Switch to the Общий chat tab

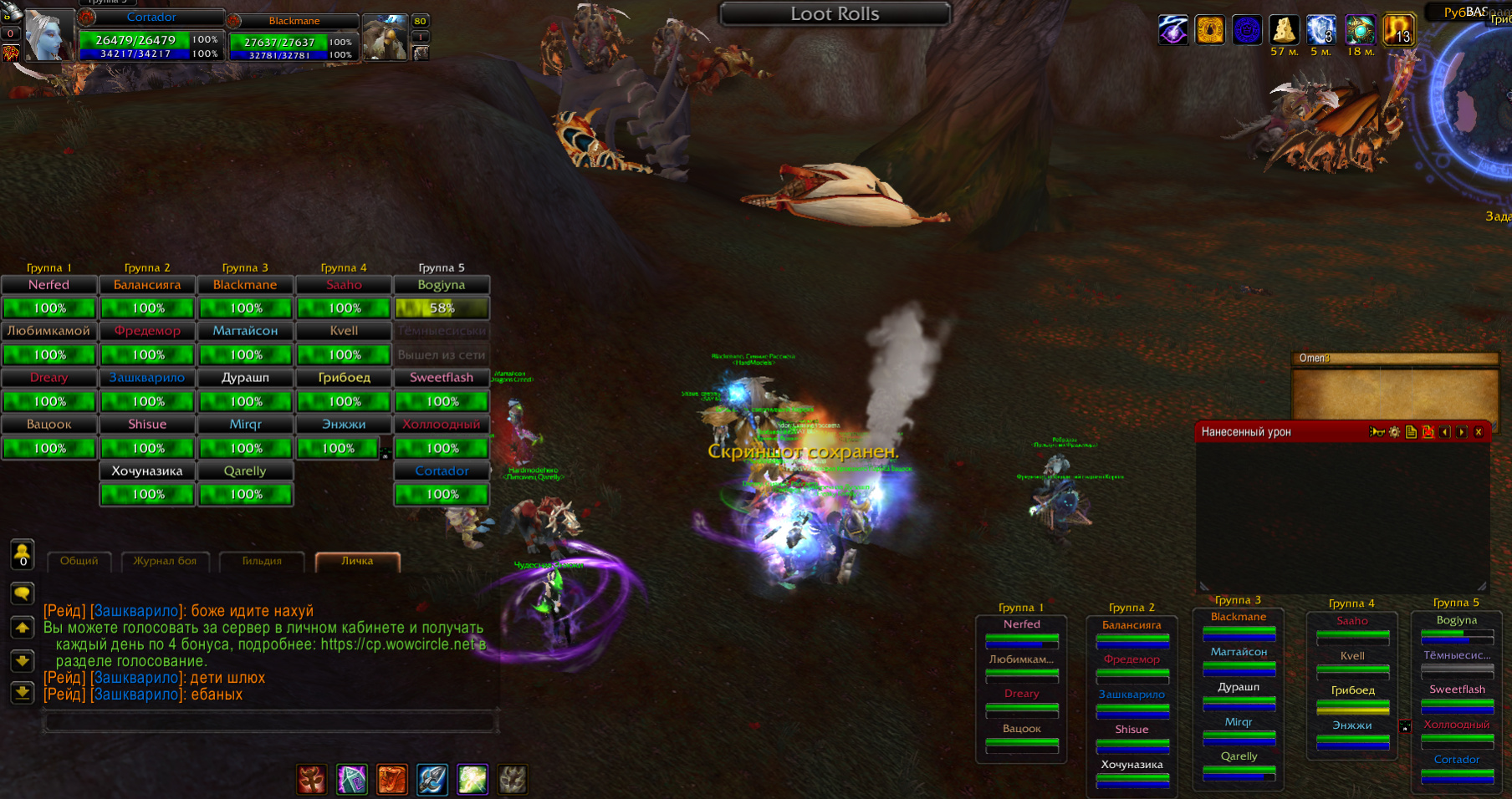79,562
